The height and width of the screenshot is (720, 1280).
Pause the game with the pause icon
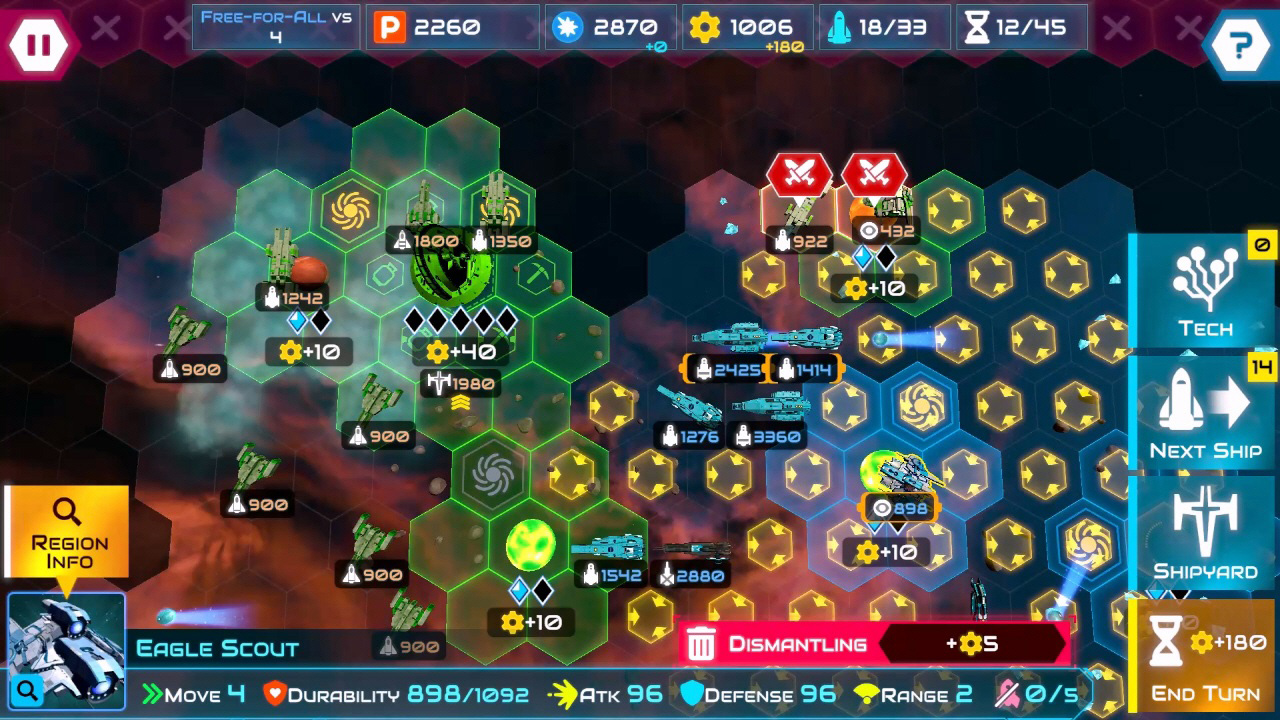point(38,42)
